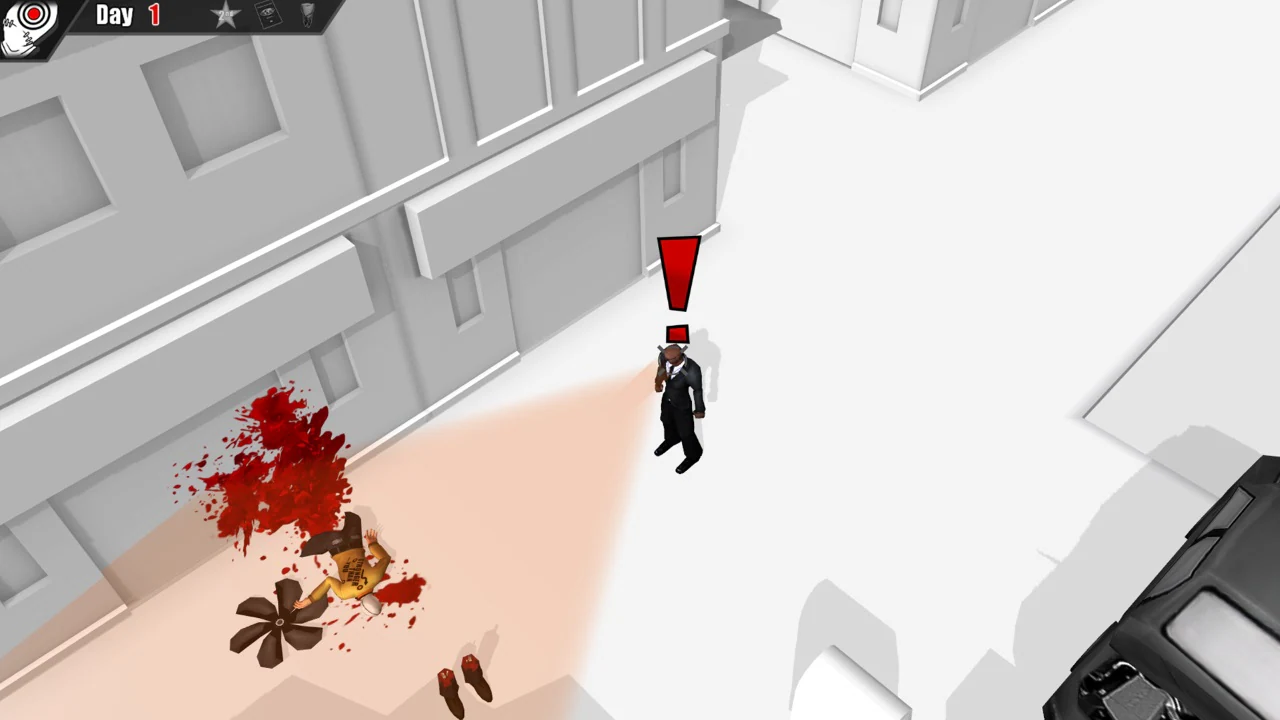Open the 2nd place star medal
The height and width of the screenshot is (720, 1280).
point(225,15)
